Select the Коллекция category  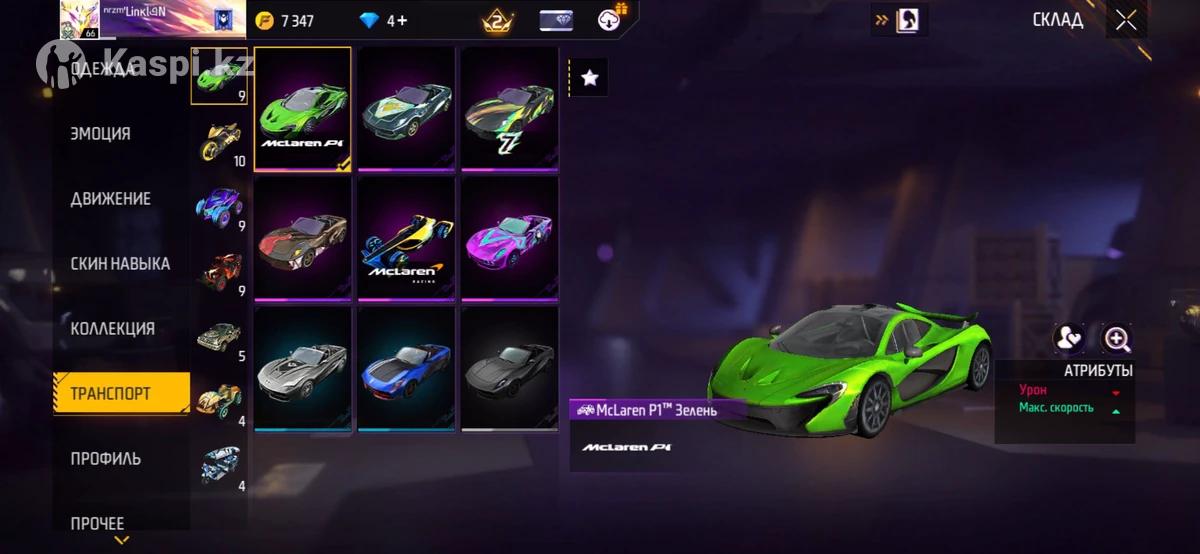pos(112,329)
